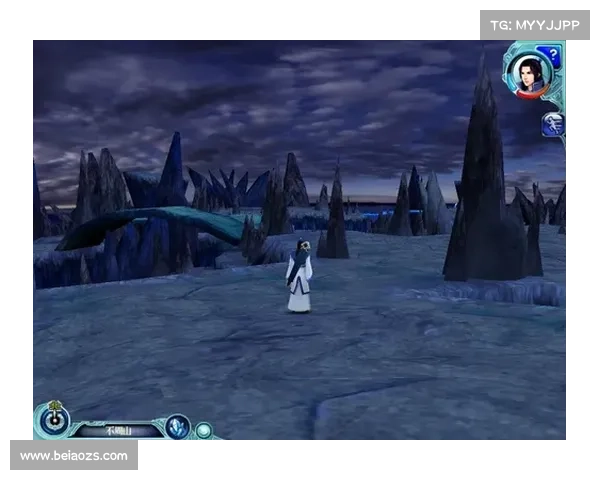Open the compass minimap dial
600x480 pixels.
52,420
